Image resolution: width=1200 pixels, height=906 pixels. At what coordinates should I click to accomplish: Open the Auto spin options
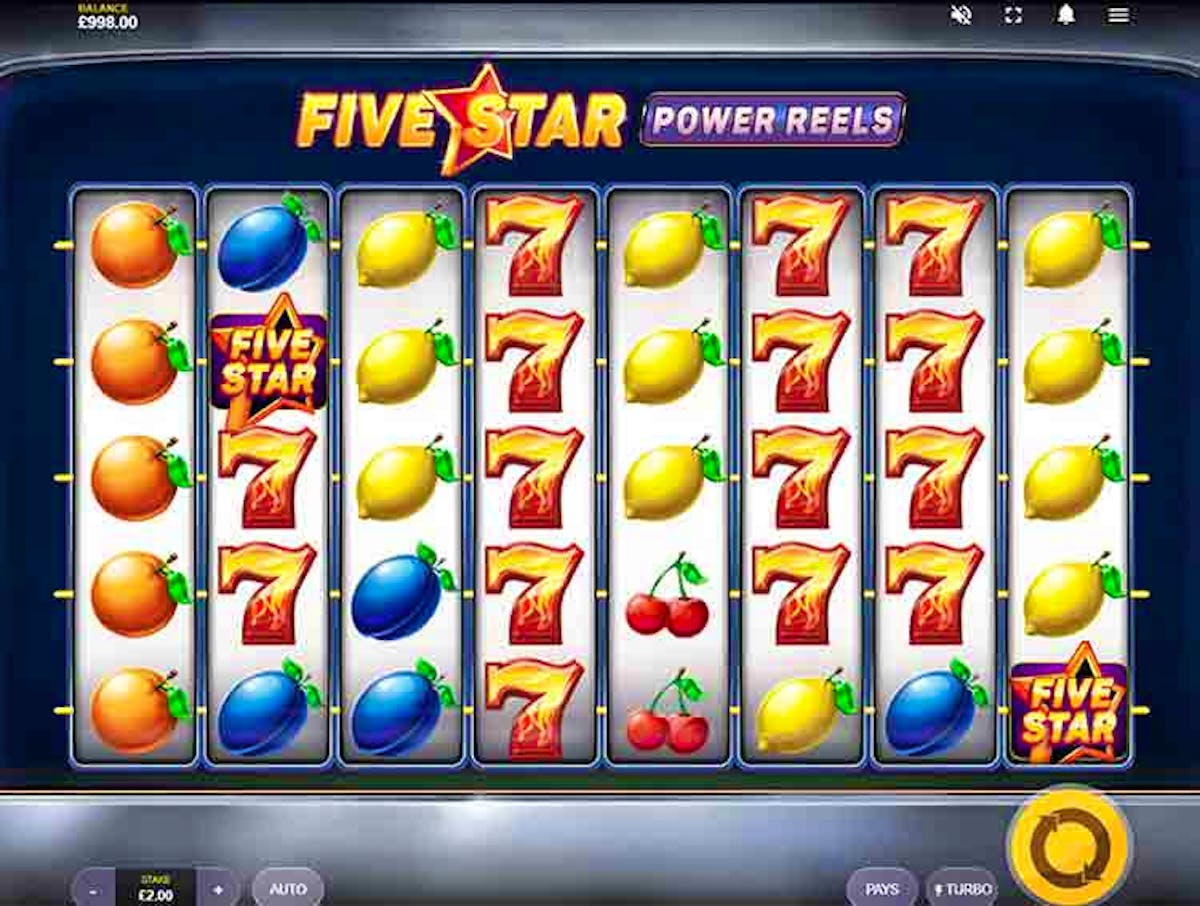click(288, 888)
